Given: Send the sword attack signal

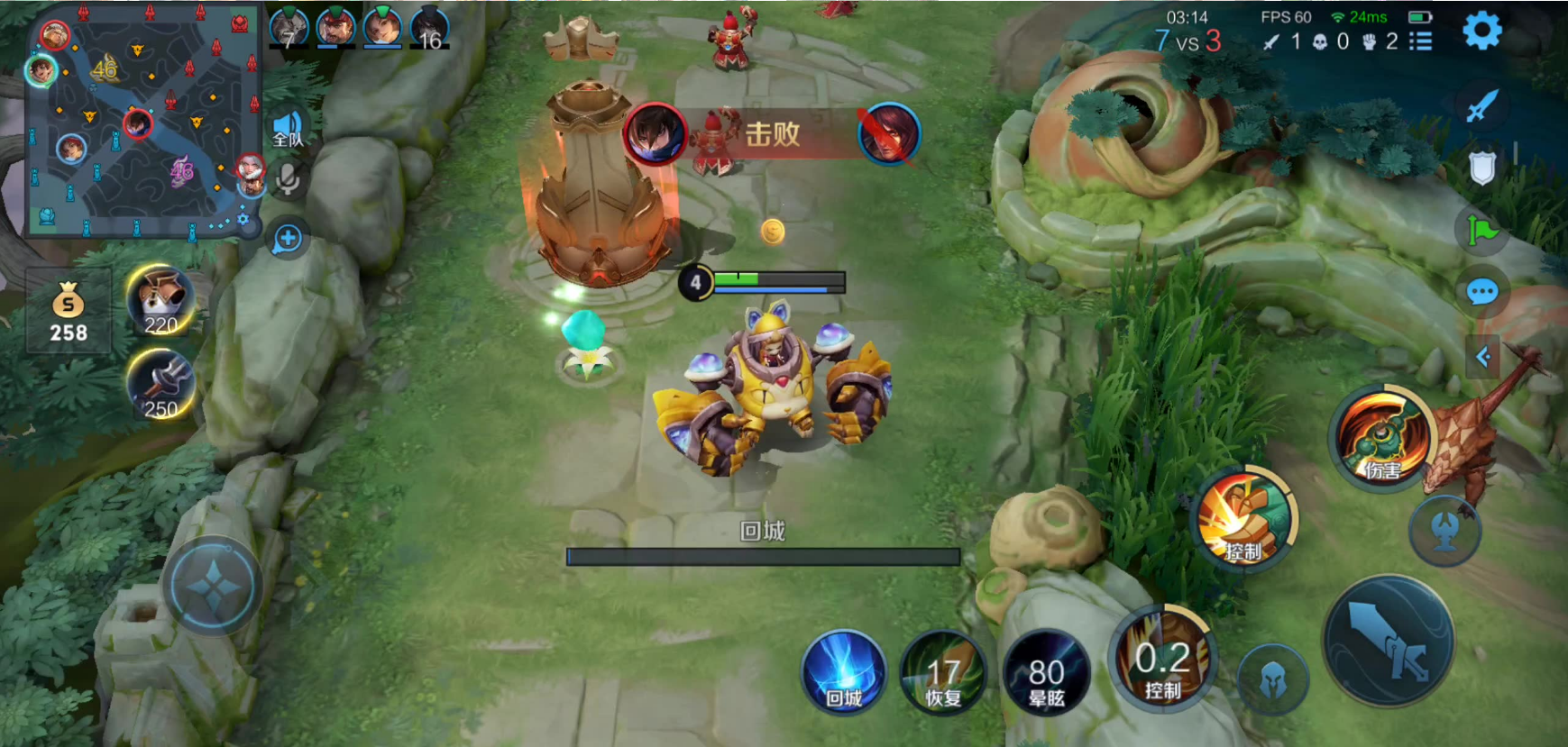Looking at the screenshot, I should pyautogui.click(x=1481, y=106).
